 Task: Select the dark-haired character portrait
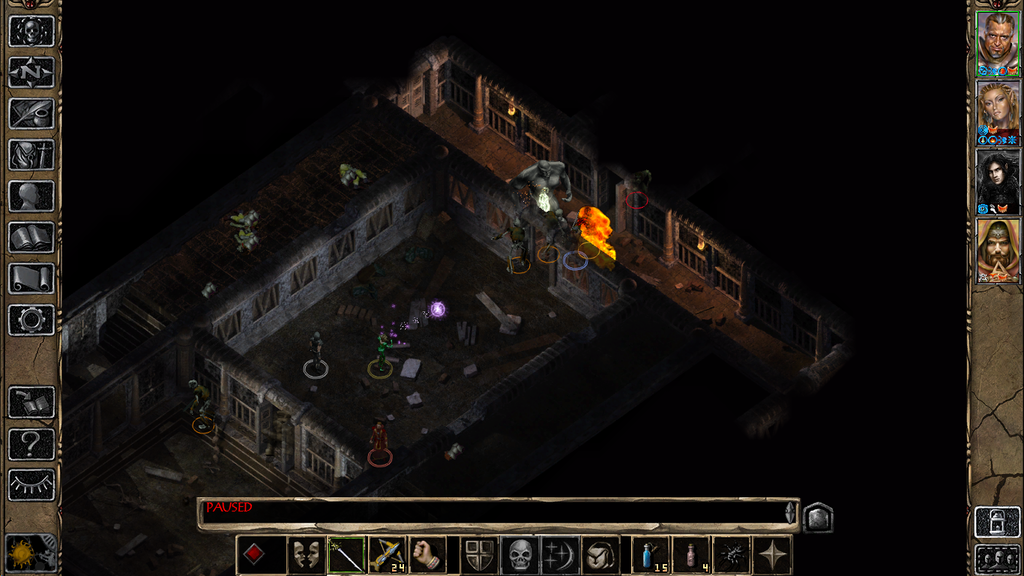pyautogui.click(x=998, y=181)
